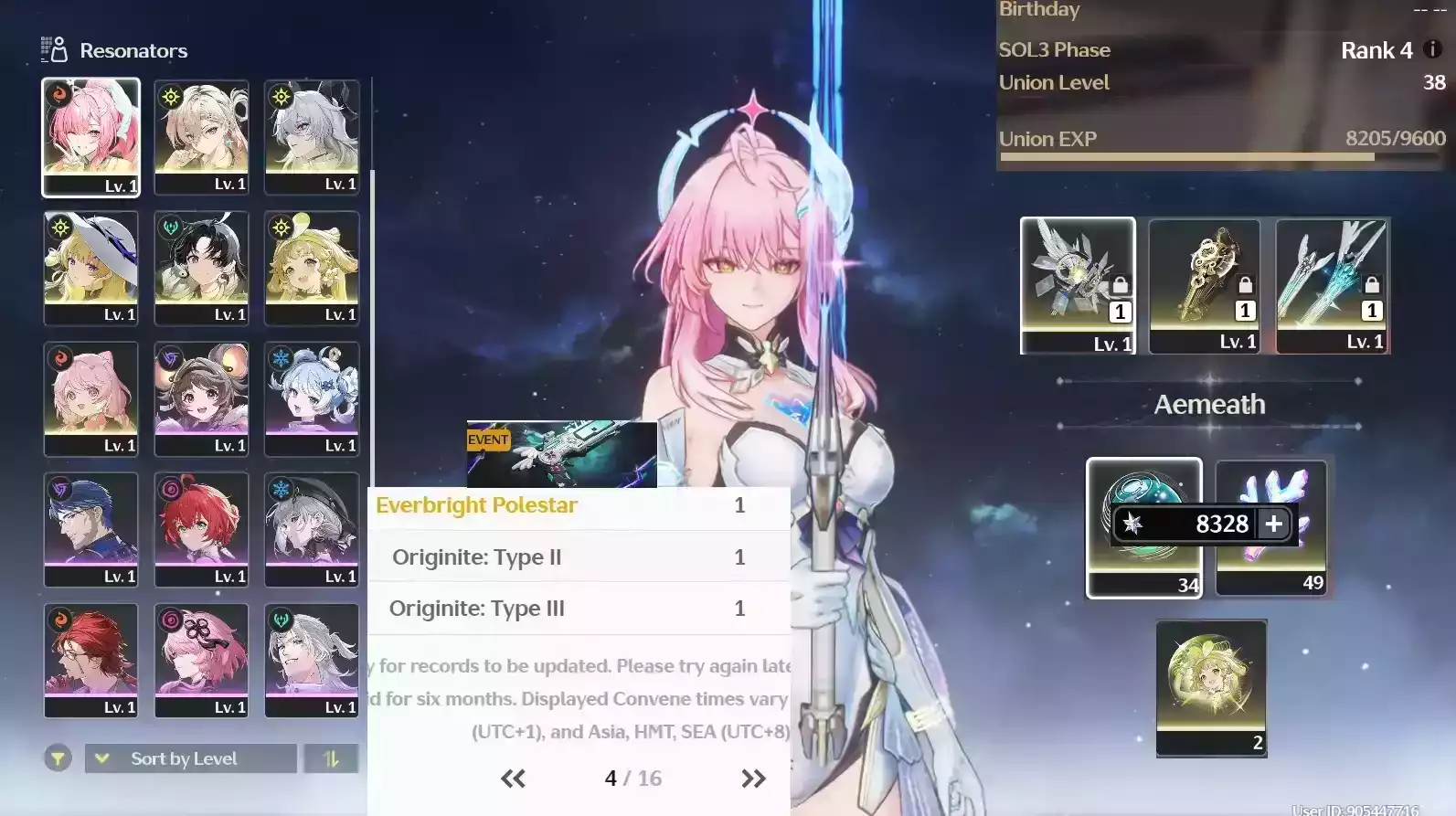Select the Originite: Type II row
Screen dimensions: 1456x816
pos(576,556)
